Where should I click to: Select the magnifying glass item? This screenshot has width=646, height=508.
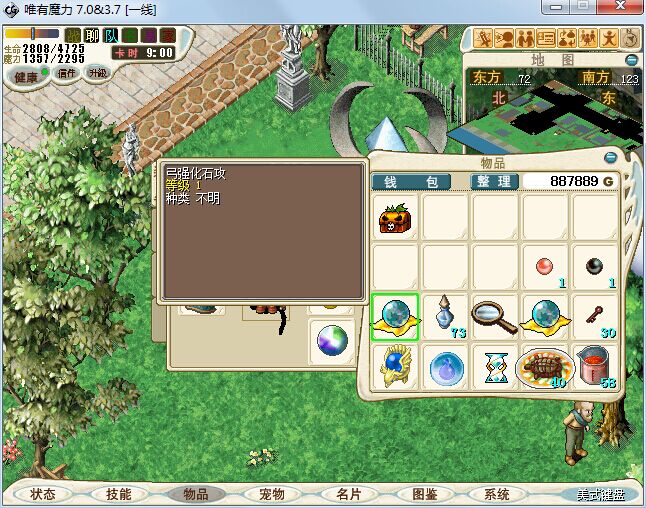point(495,317)
